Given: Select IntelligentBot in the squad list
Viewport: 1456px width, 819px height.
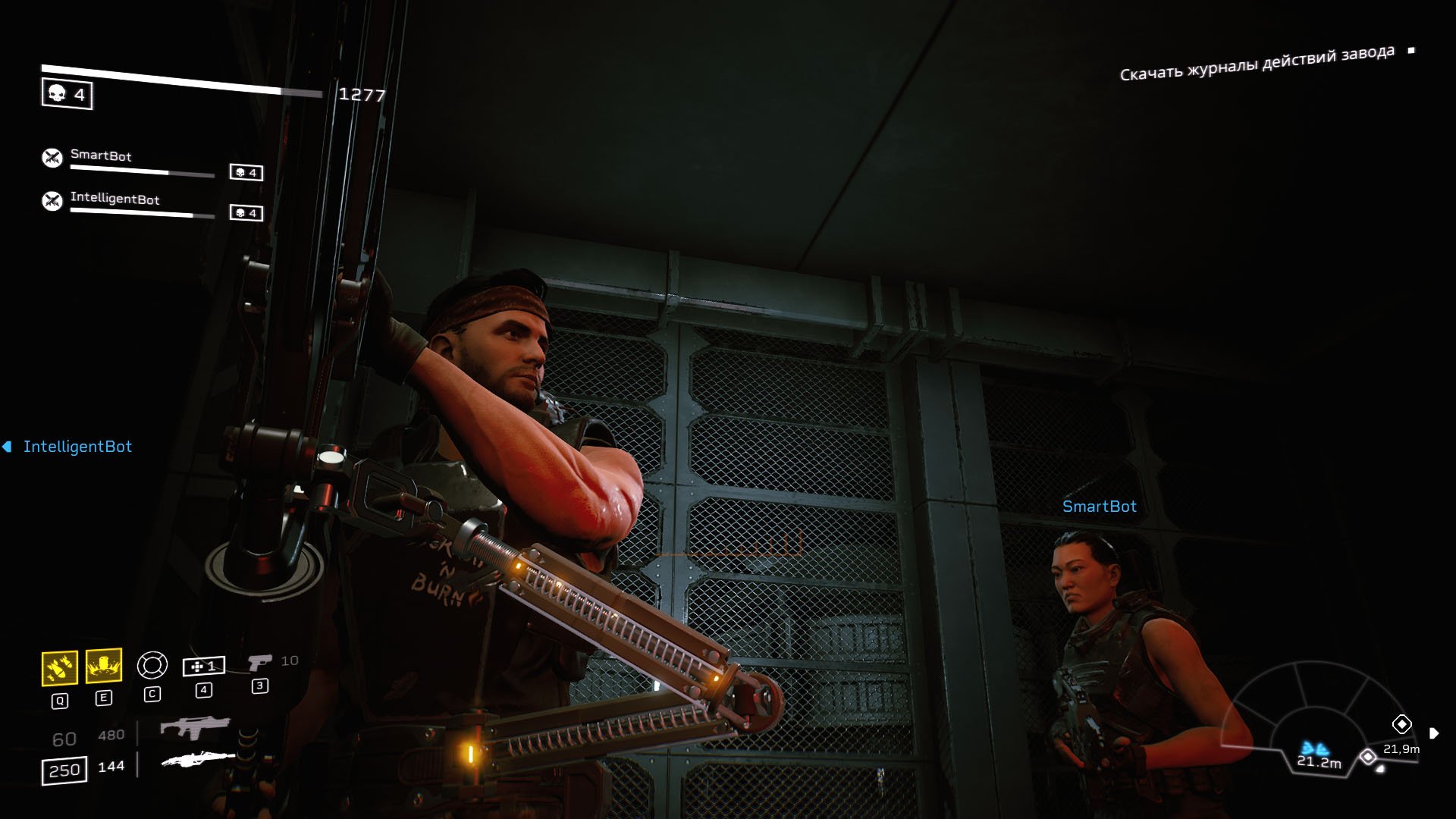Looking at the screenshot, I should point(115,199).
